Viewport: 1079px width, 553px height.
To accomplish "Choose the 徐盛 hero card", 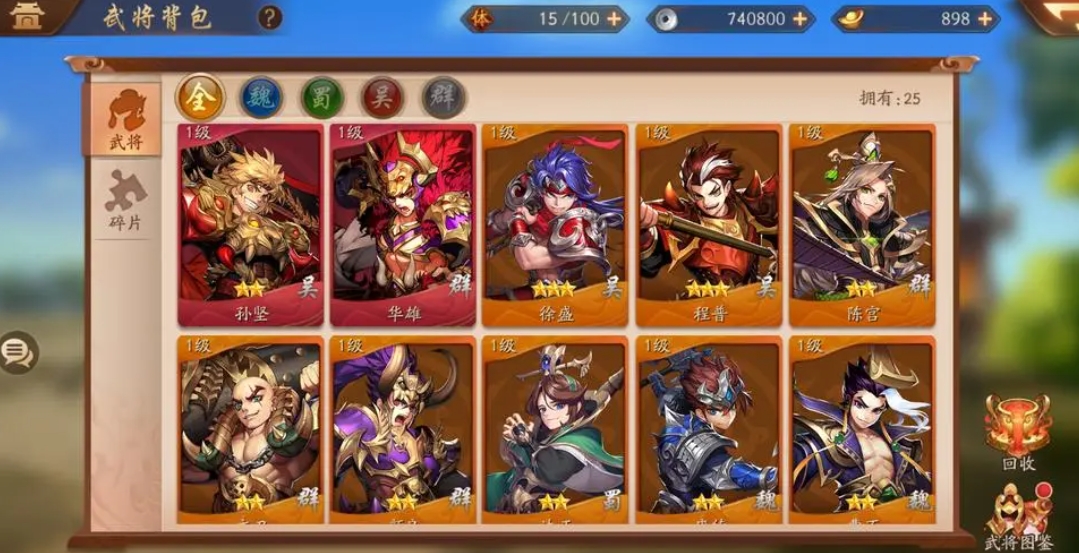I will click(555, 225).
